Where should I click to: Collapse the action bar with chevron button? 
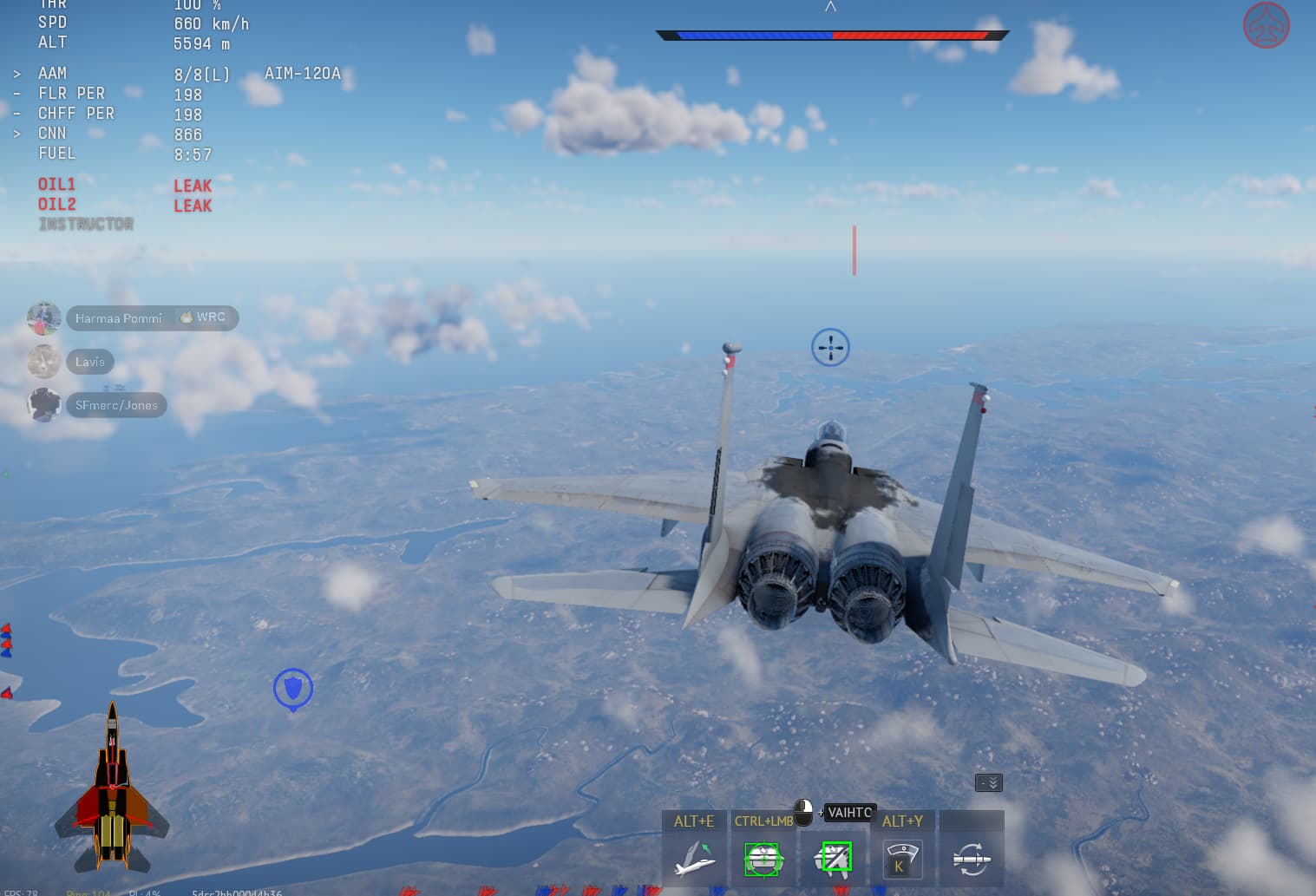click(989, 783)
